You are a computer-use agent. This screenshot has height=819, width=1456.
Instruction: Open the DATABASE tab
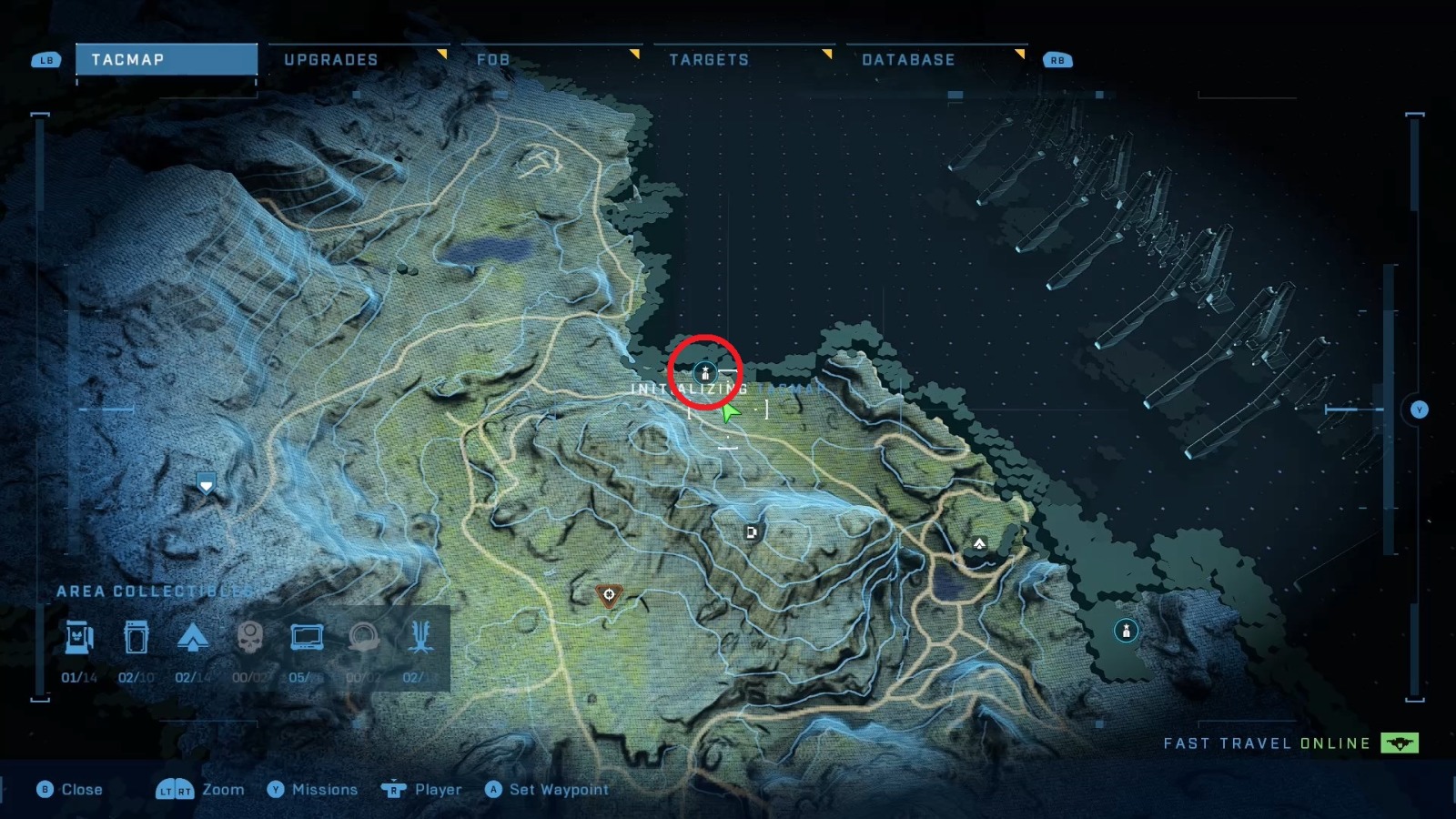click(908, 59)
